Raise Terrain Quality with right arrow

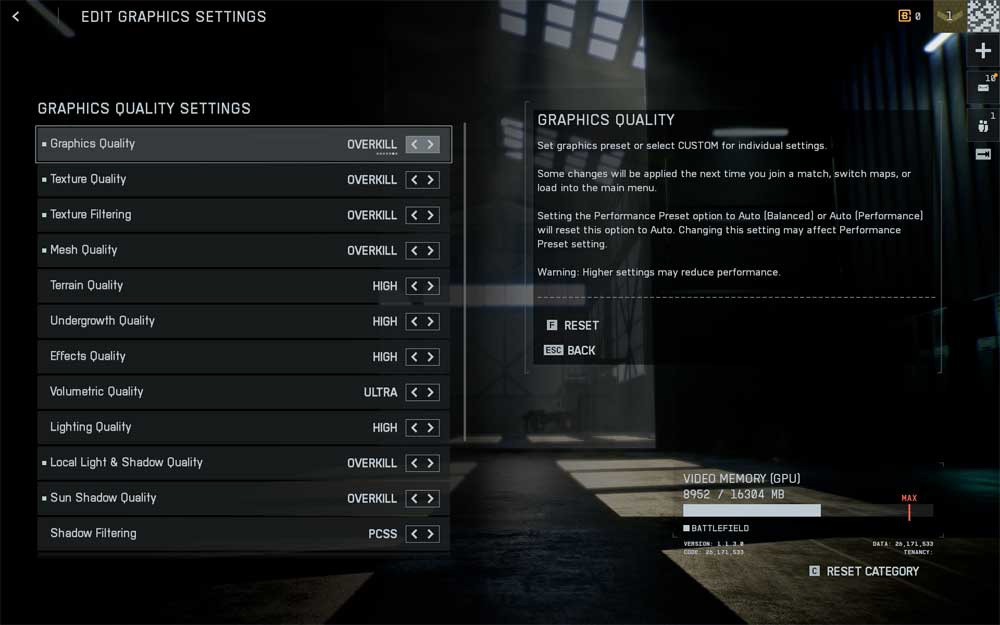[x=431, y=286]
